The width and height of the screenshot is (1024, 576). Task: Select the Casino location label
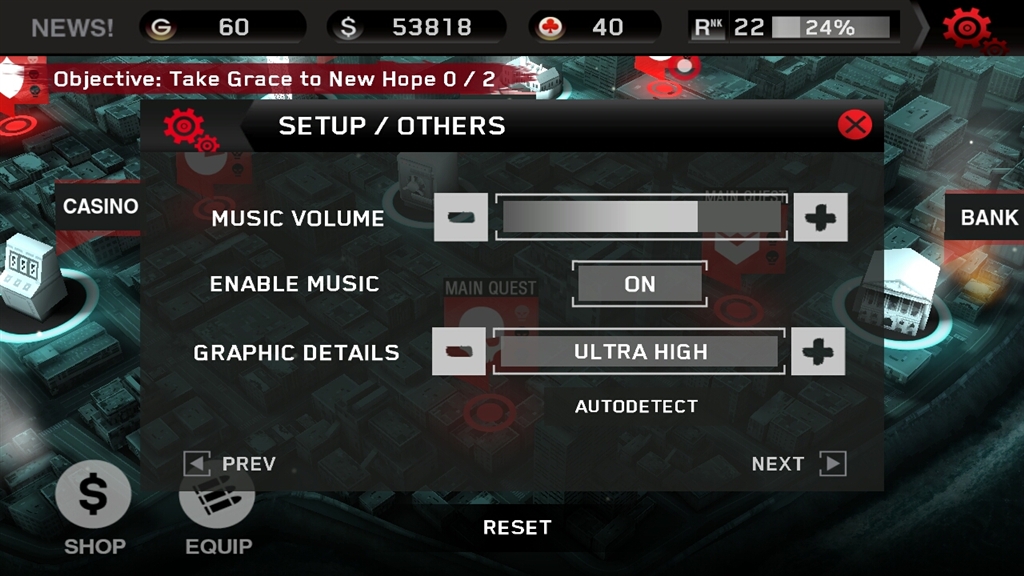(100, 207)
